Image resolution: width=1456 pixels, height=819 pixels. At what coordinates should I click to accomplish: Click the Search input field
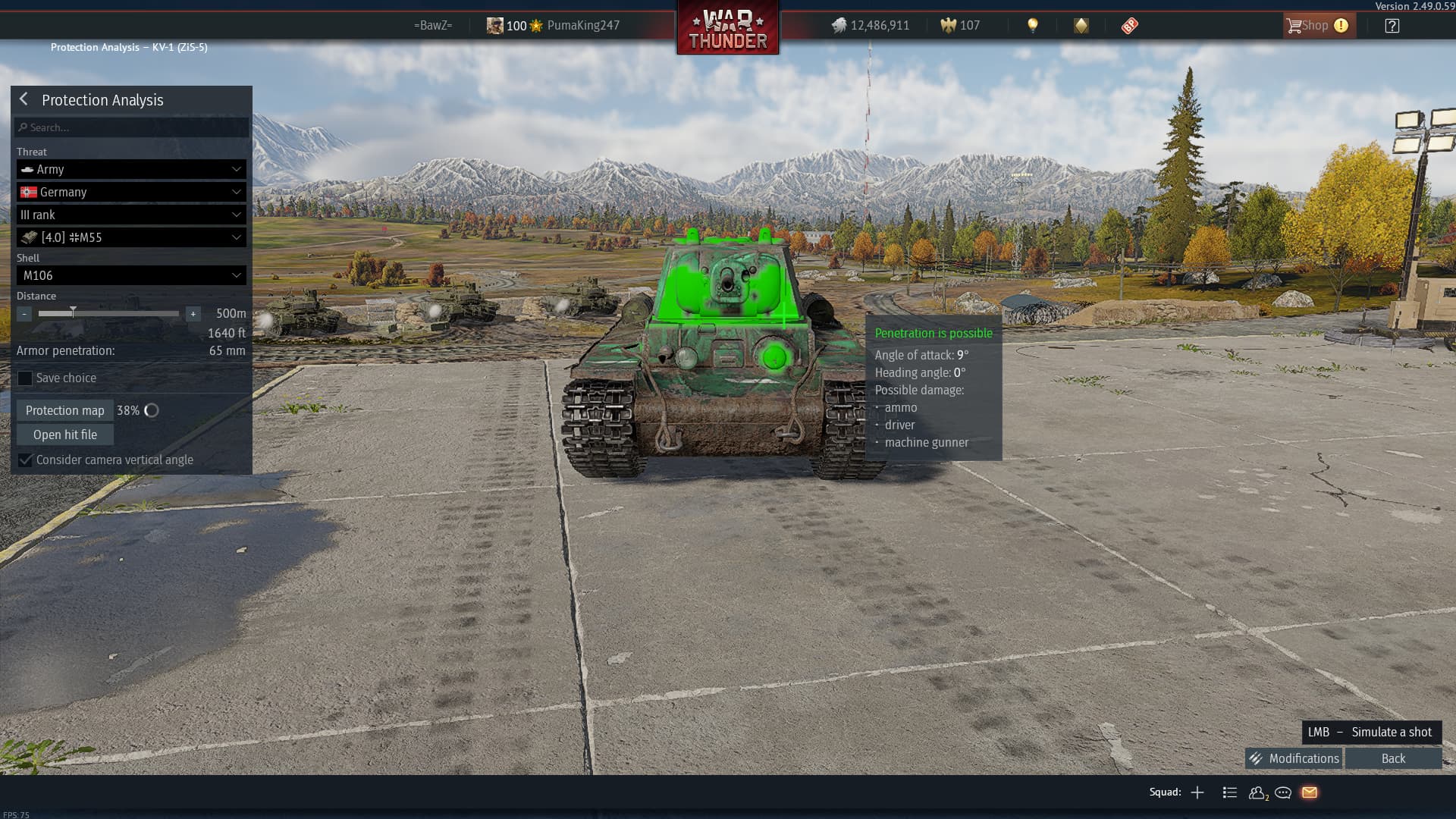point(132,127)
